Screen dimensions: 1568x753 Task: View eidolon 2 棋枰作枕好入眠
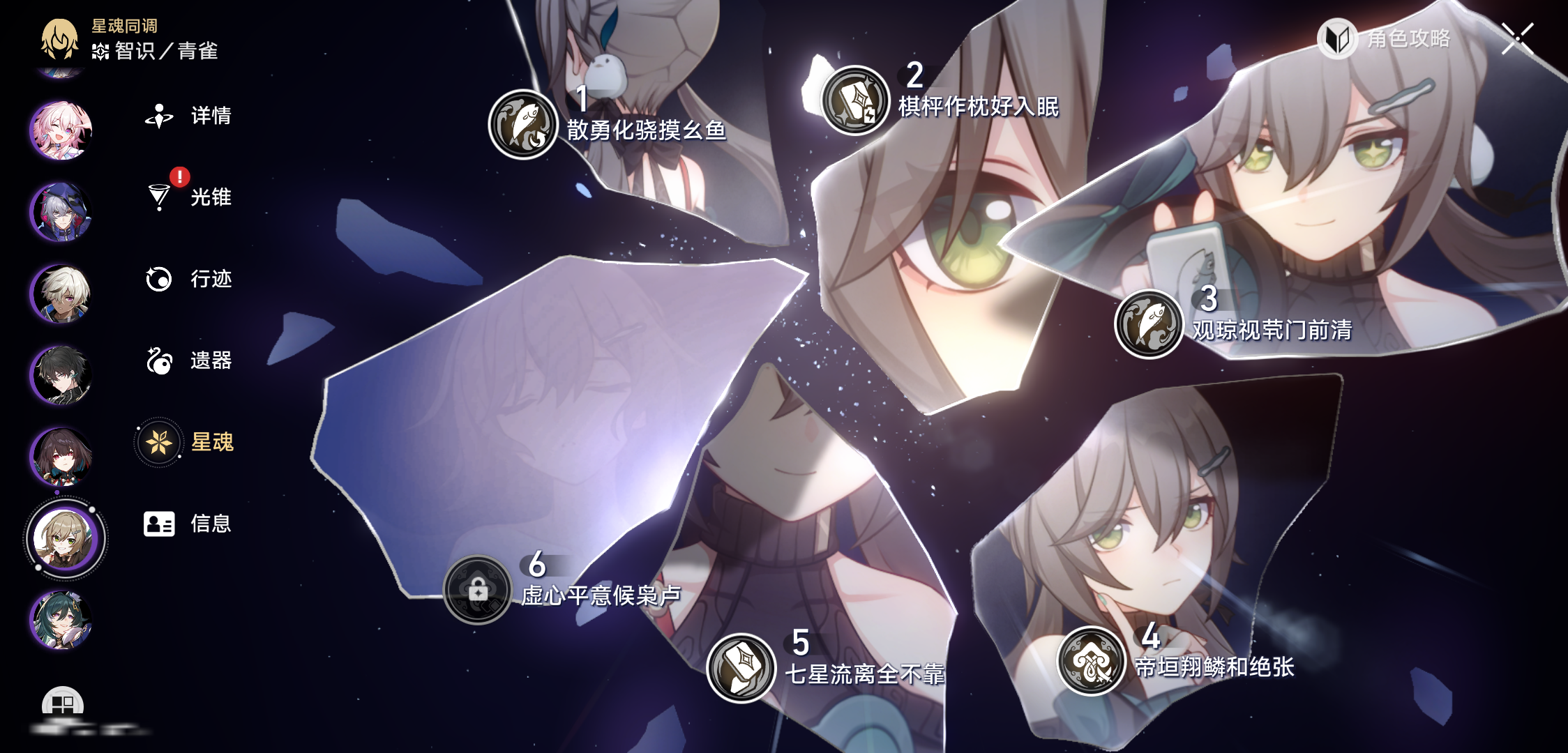854,100
